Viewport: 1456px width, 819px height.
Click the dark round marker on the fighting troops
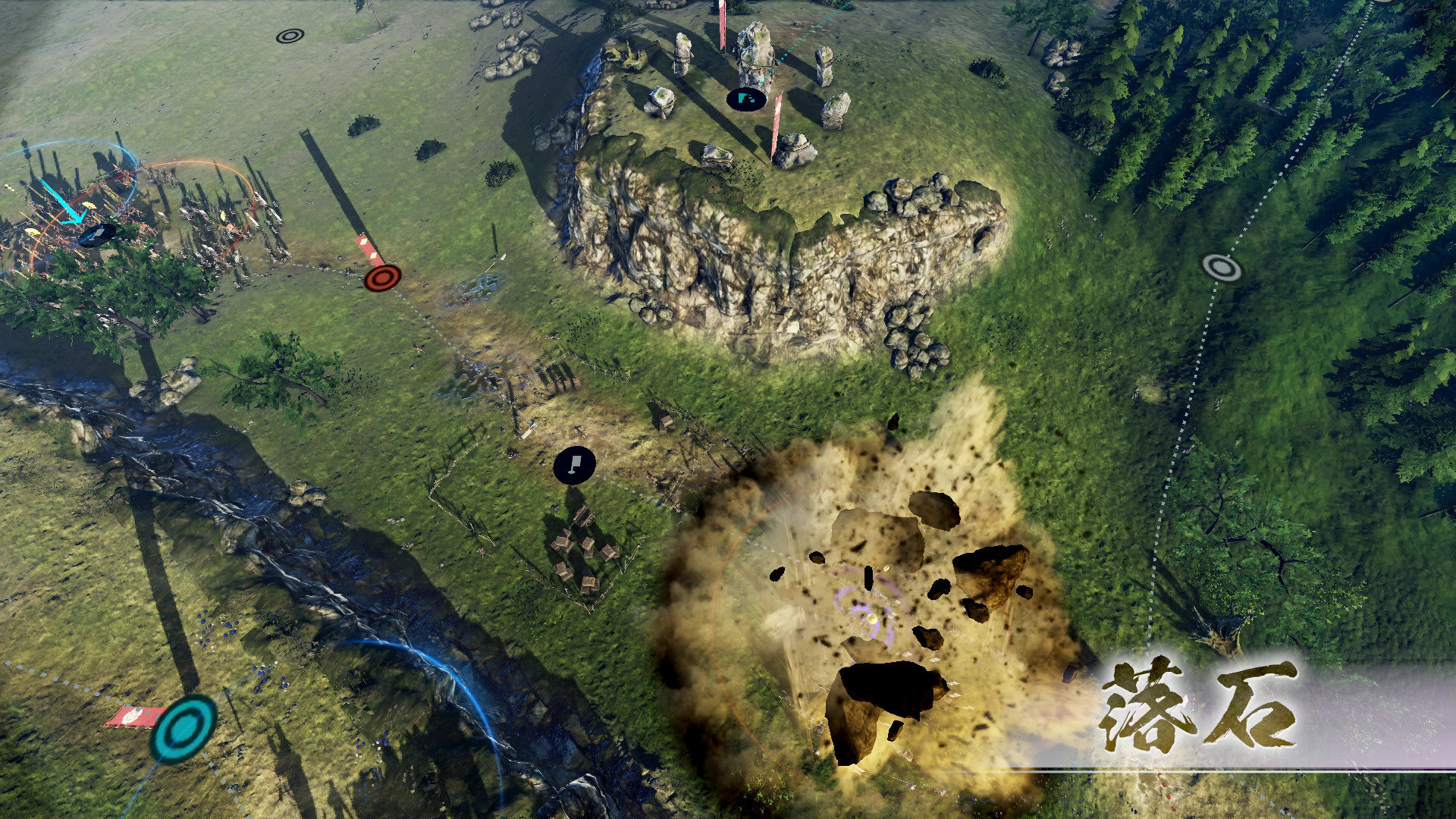click(x=97, y=235)
